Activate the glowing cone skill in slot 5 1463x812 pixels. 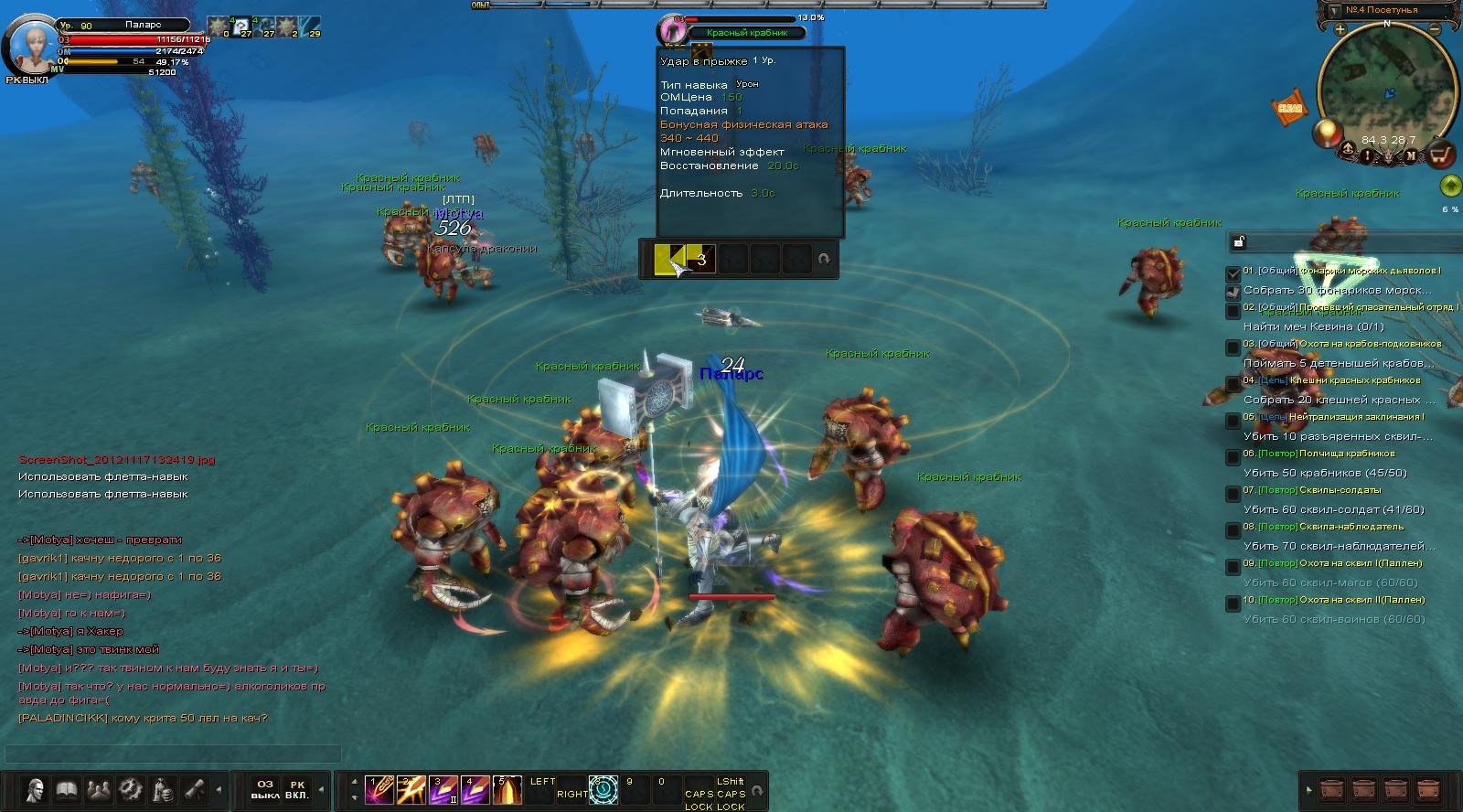tap(507, 789)
